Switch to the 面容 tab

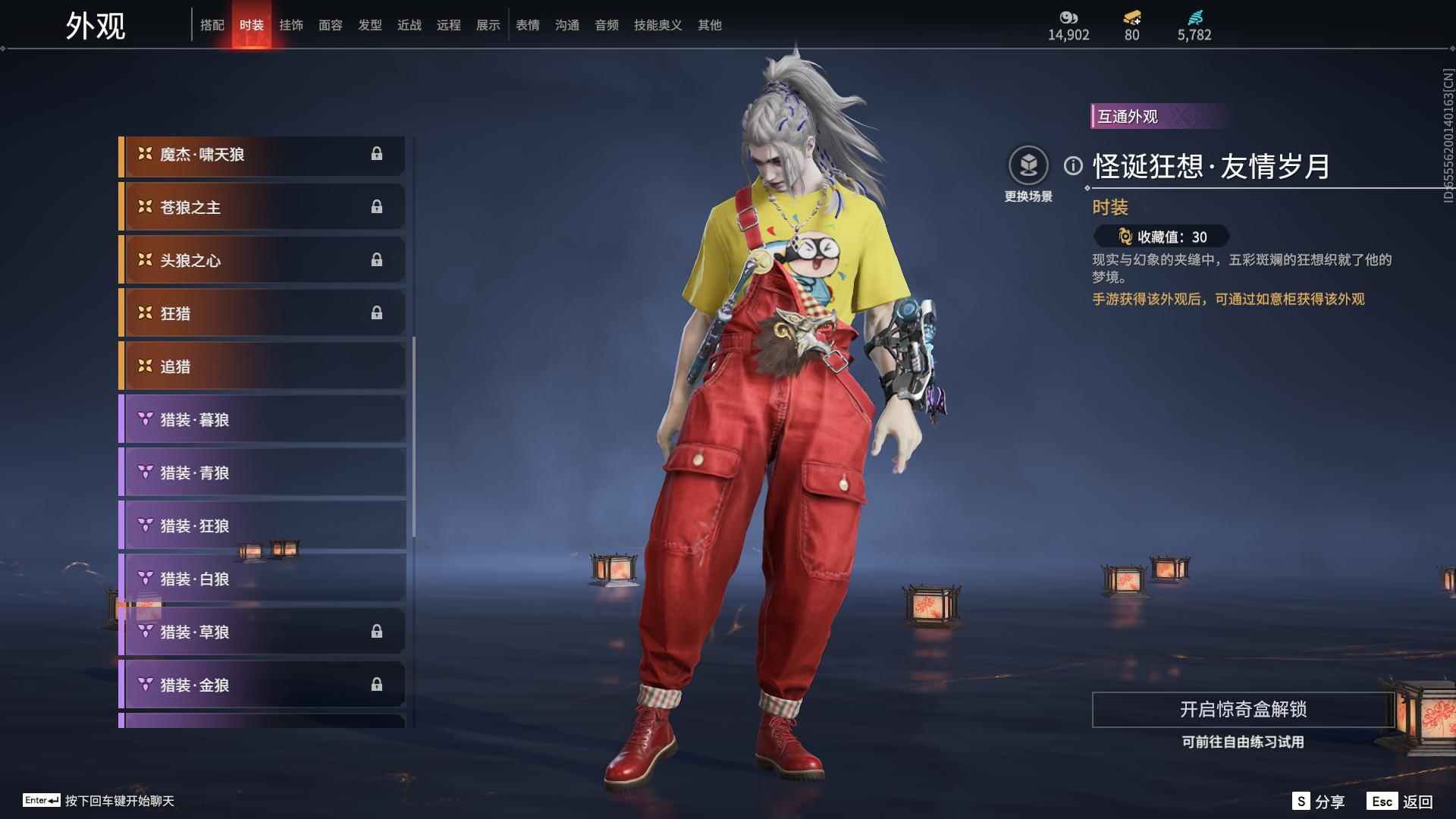(x=331, y=24)
